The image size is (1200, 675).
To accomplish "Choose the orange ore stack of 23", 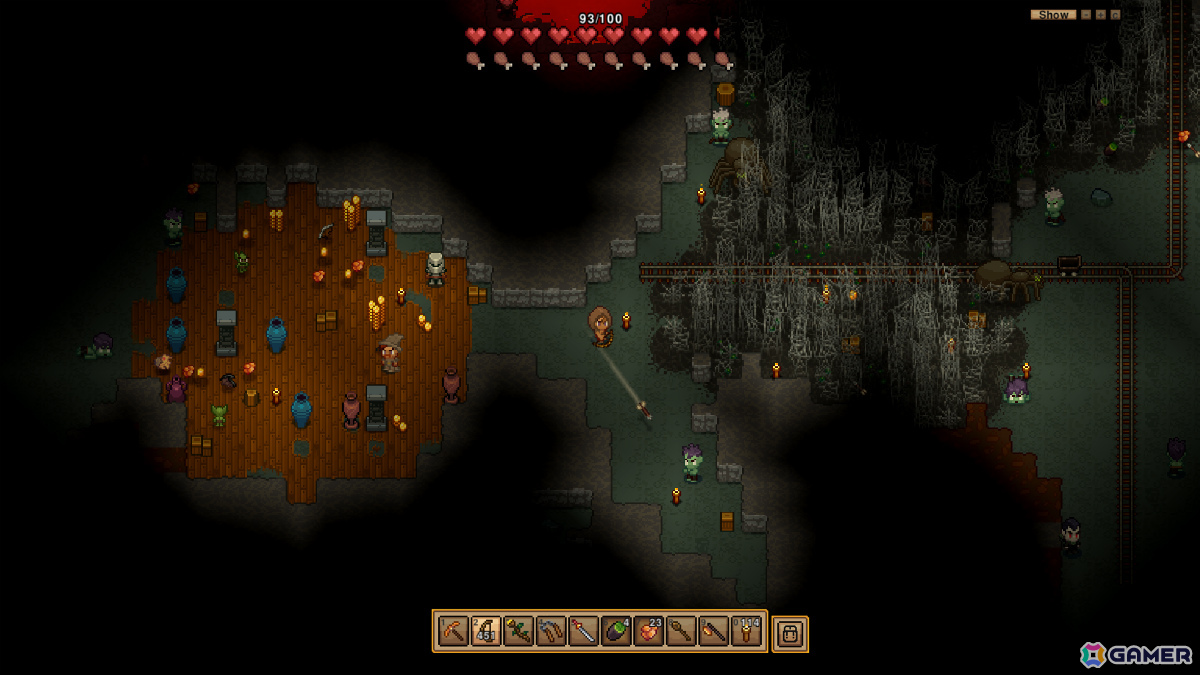I will (x=649, y=632).
